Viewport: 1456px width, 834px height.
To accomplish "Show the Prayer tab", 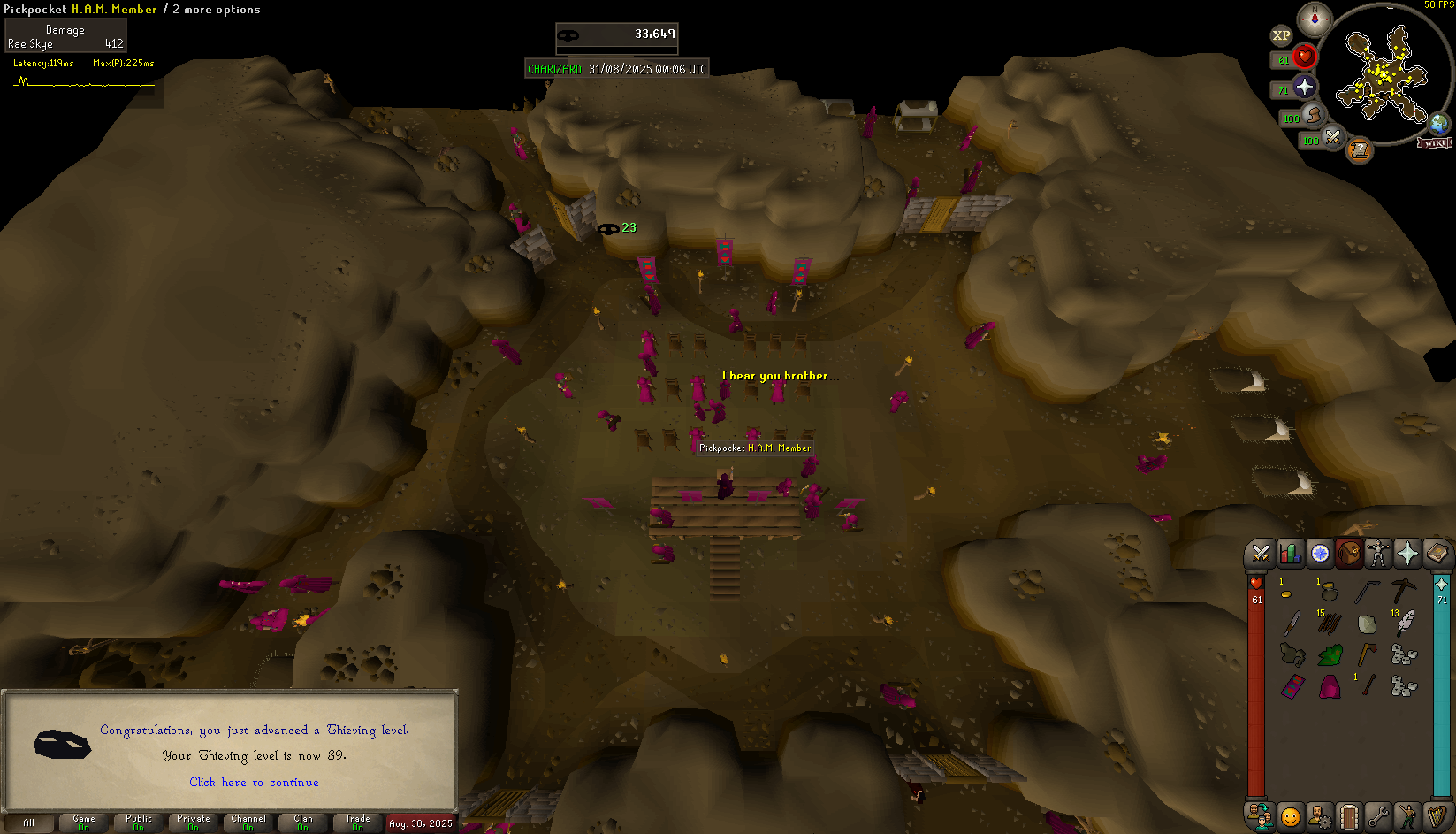I will pos(1407,554).
